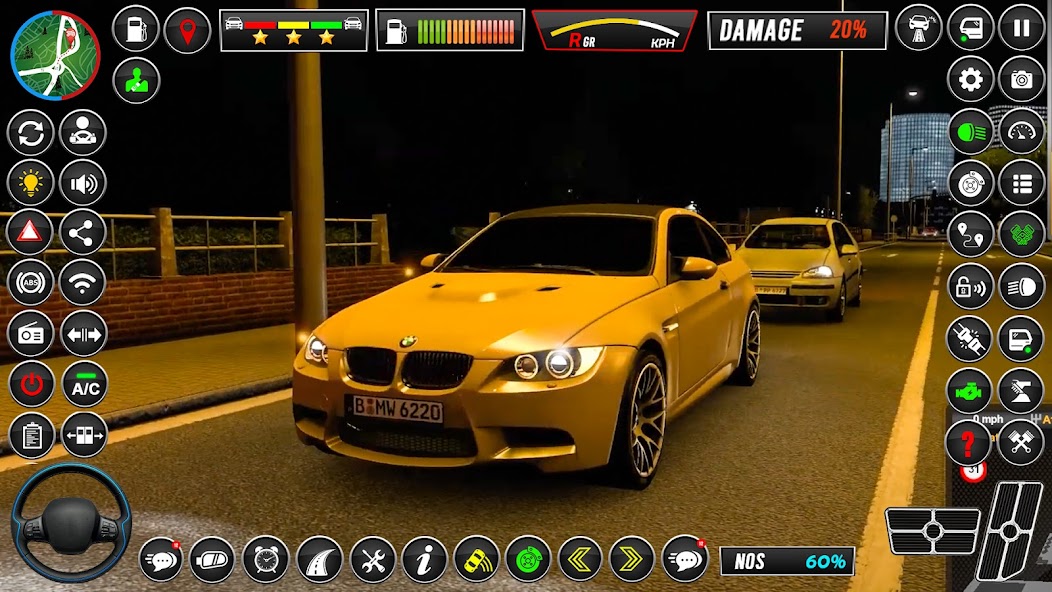
Task: Sound the horn speaker button
Action: pyautogui.click(x=83, y=183)
